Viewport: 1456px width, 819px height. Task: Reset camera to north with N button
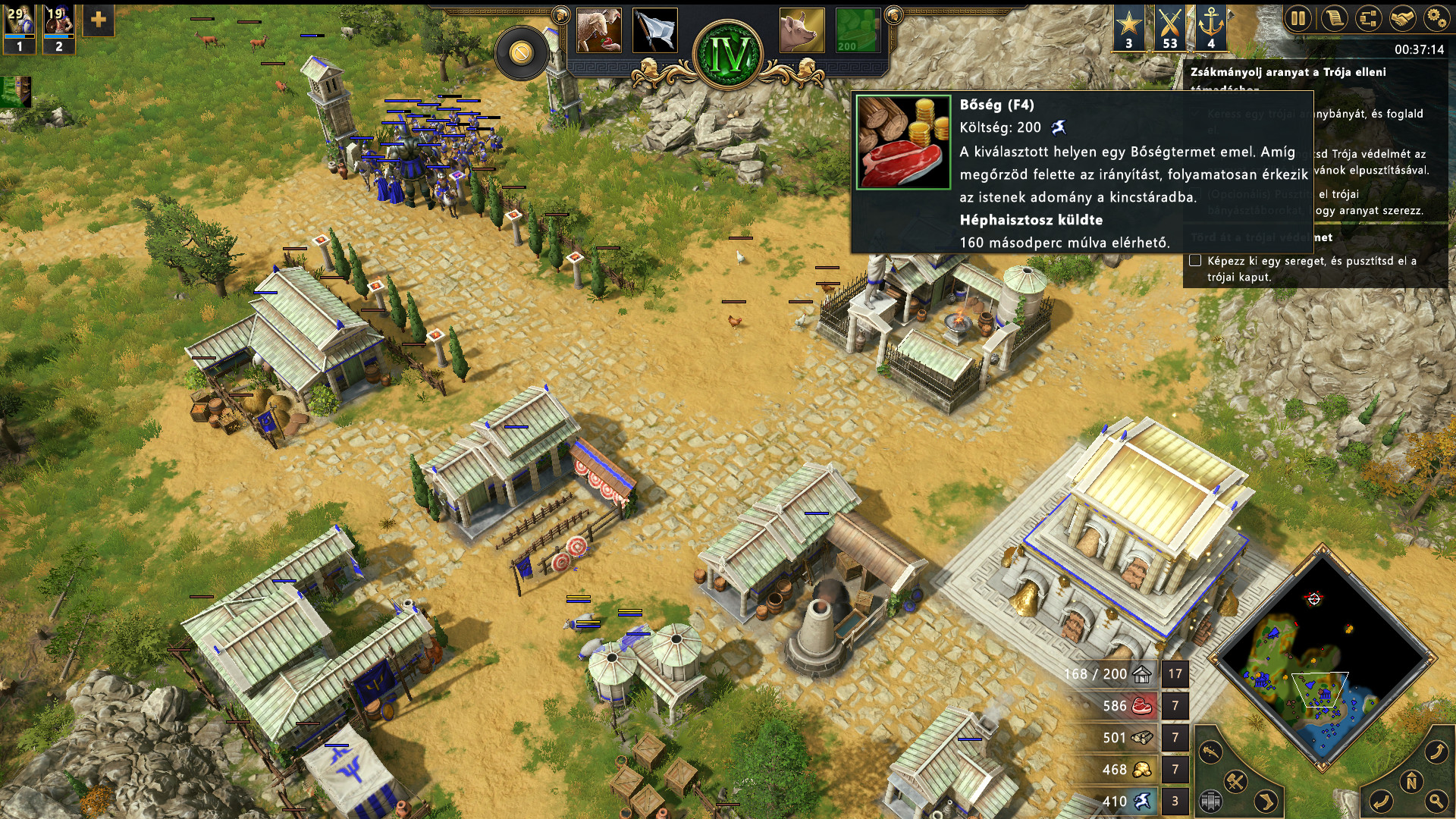[x=1411, y=782]
